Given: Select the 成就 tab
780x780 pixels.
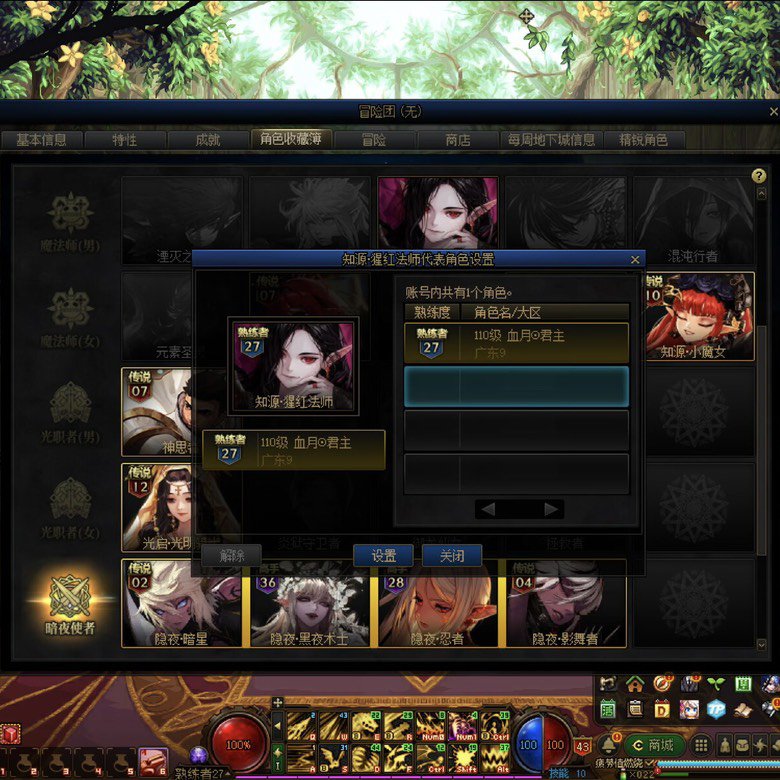Looking at the screenshot, I should coord(207,140).
